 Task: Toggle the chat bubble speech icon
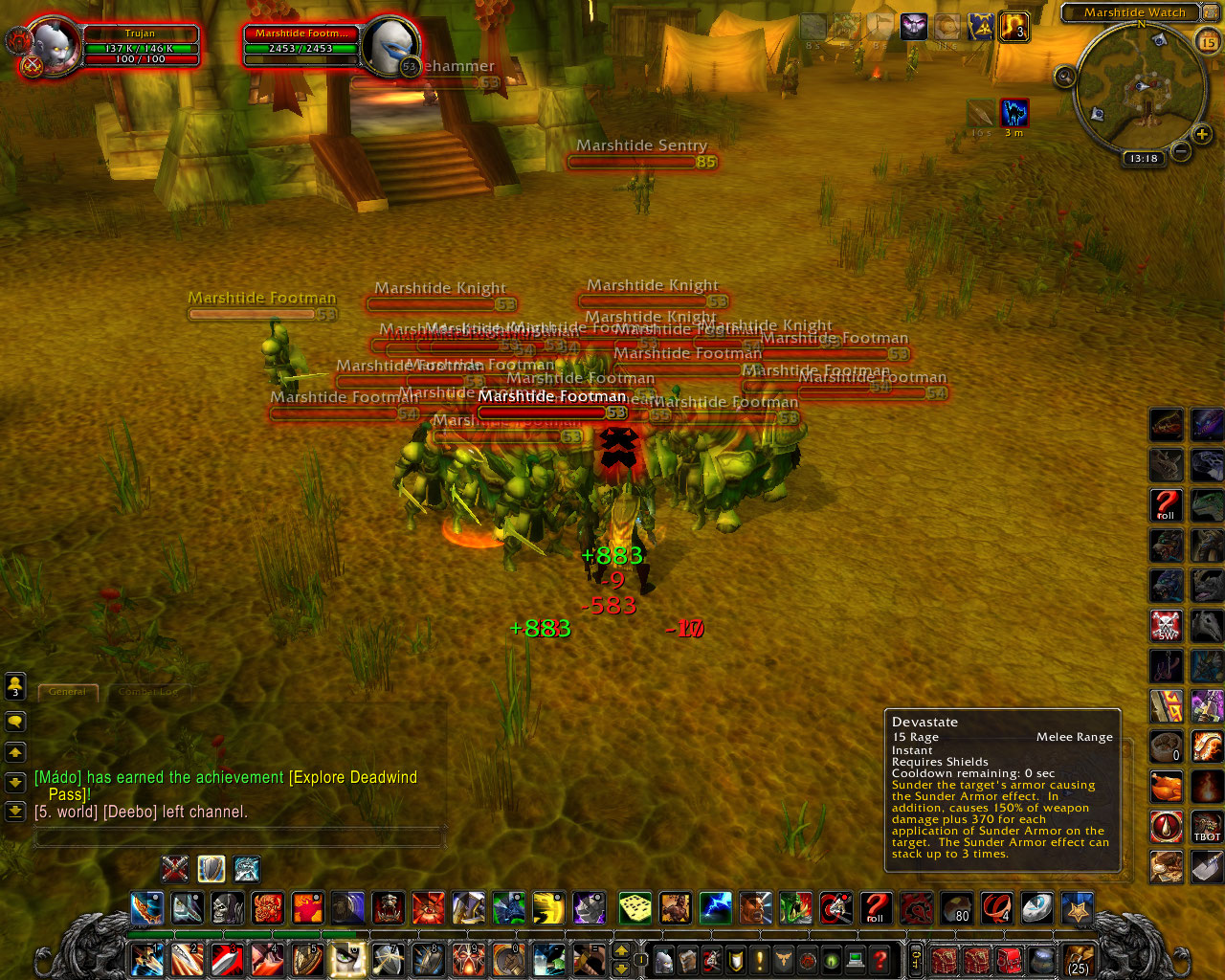[15, 722]
